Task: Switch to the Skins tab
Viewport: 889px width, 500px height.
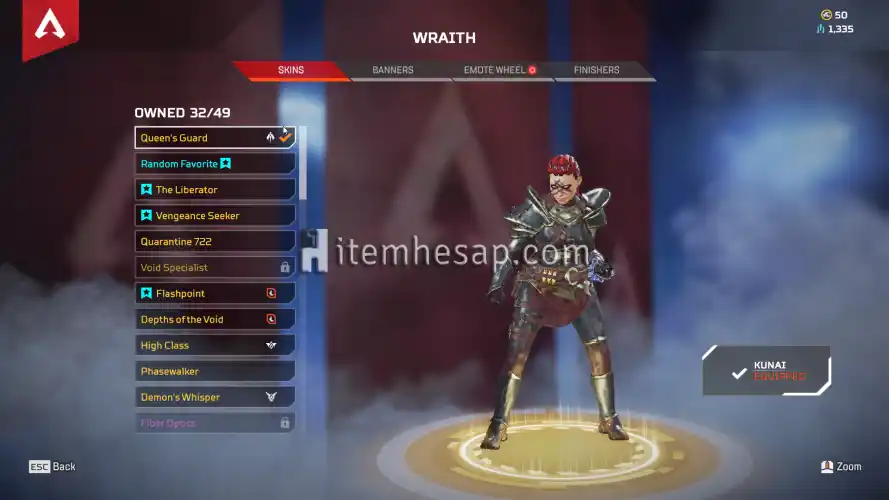Action: (291, 71)
